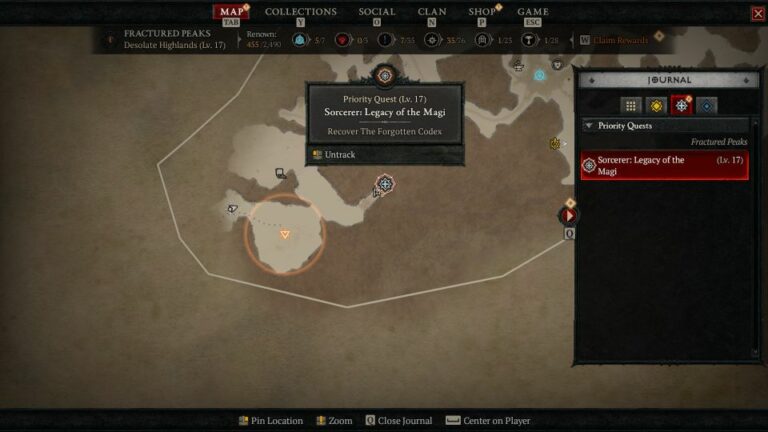This screenshot has width=768, height=432.
Task: Open the Shop tab
Action: 482,12
